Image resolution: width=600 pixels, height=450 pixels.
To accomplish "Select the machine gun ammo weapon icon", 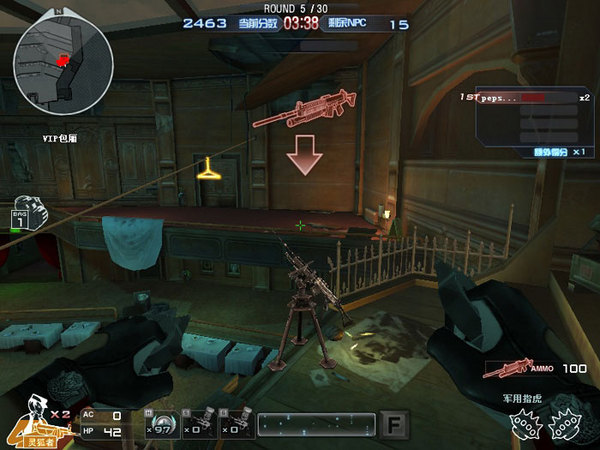I will click(505, 369).
